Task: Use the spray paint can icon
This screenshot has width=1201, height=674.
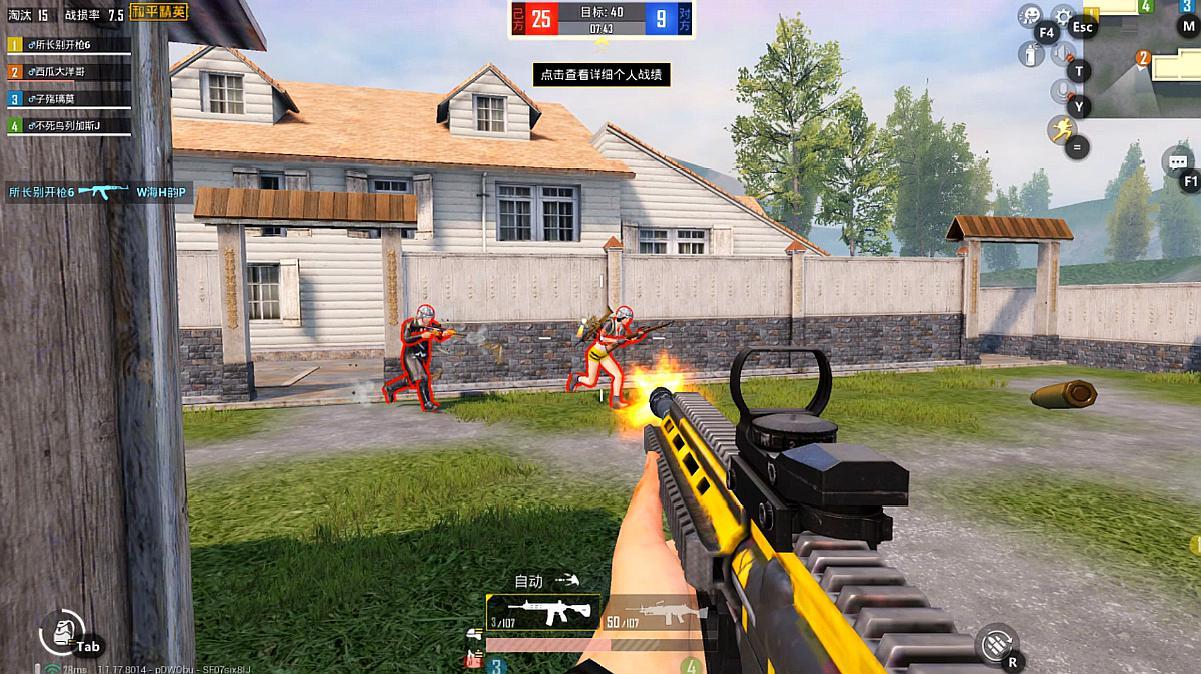Action: (1029, 54)
